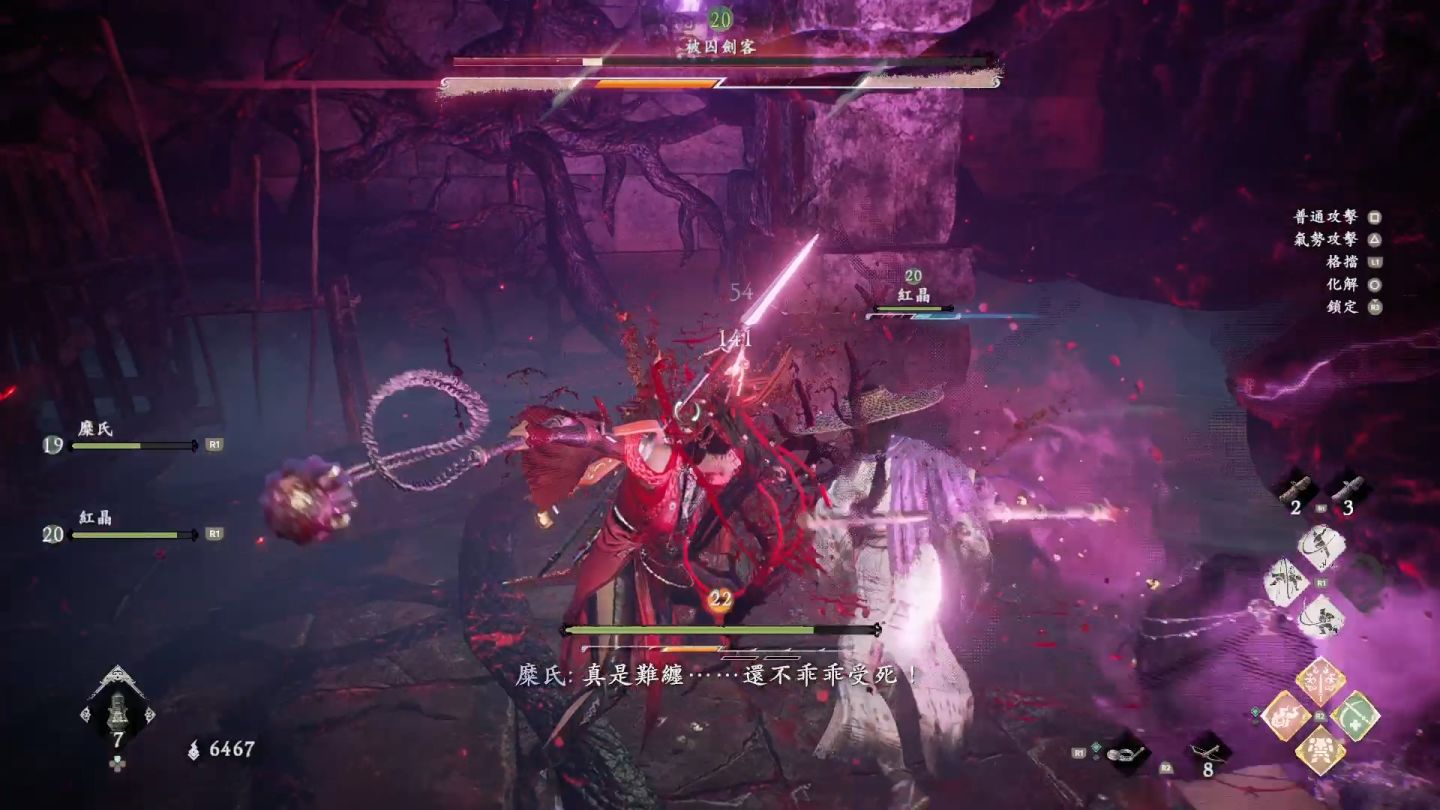Screen dimensions: 1440x810
Task: Select the gray bundle item with count 3
Action: coord(1347,488)
